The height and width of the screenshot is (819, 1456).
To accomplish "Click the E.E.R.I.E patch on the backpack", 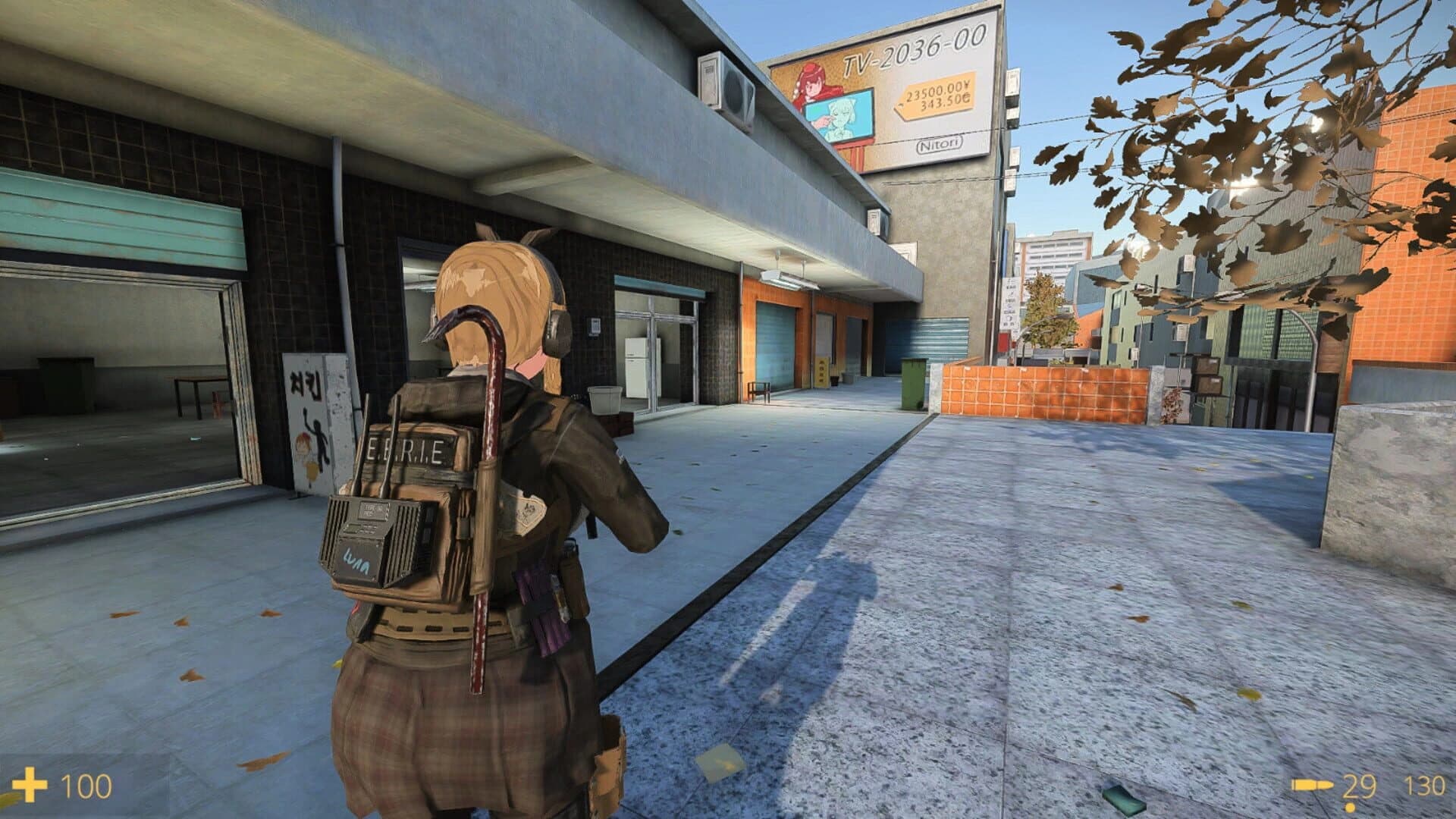I will coord(407,449).
